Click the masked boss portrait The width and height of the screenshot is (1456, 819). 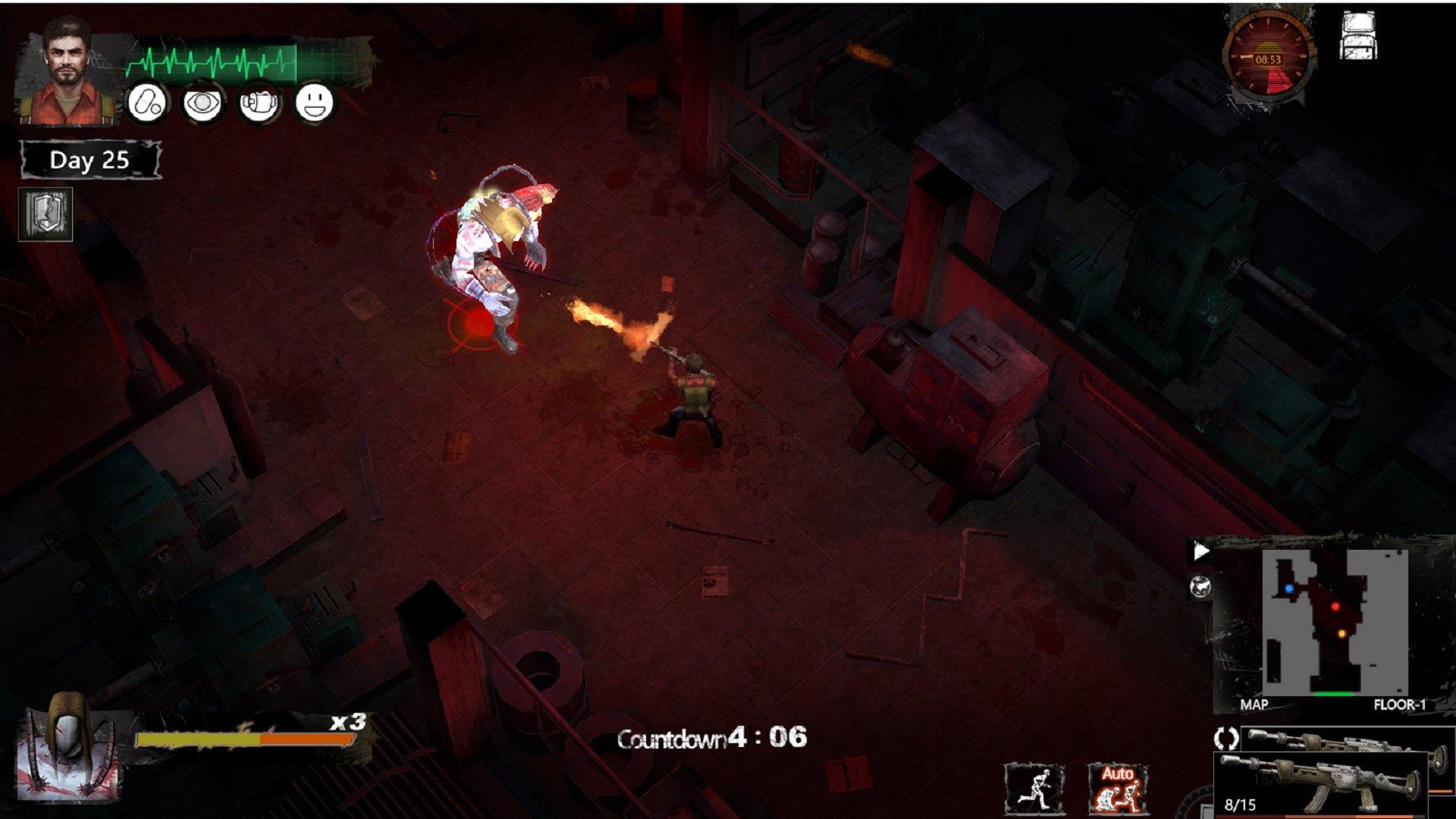tap(68, 755)
